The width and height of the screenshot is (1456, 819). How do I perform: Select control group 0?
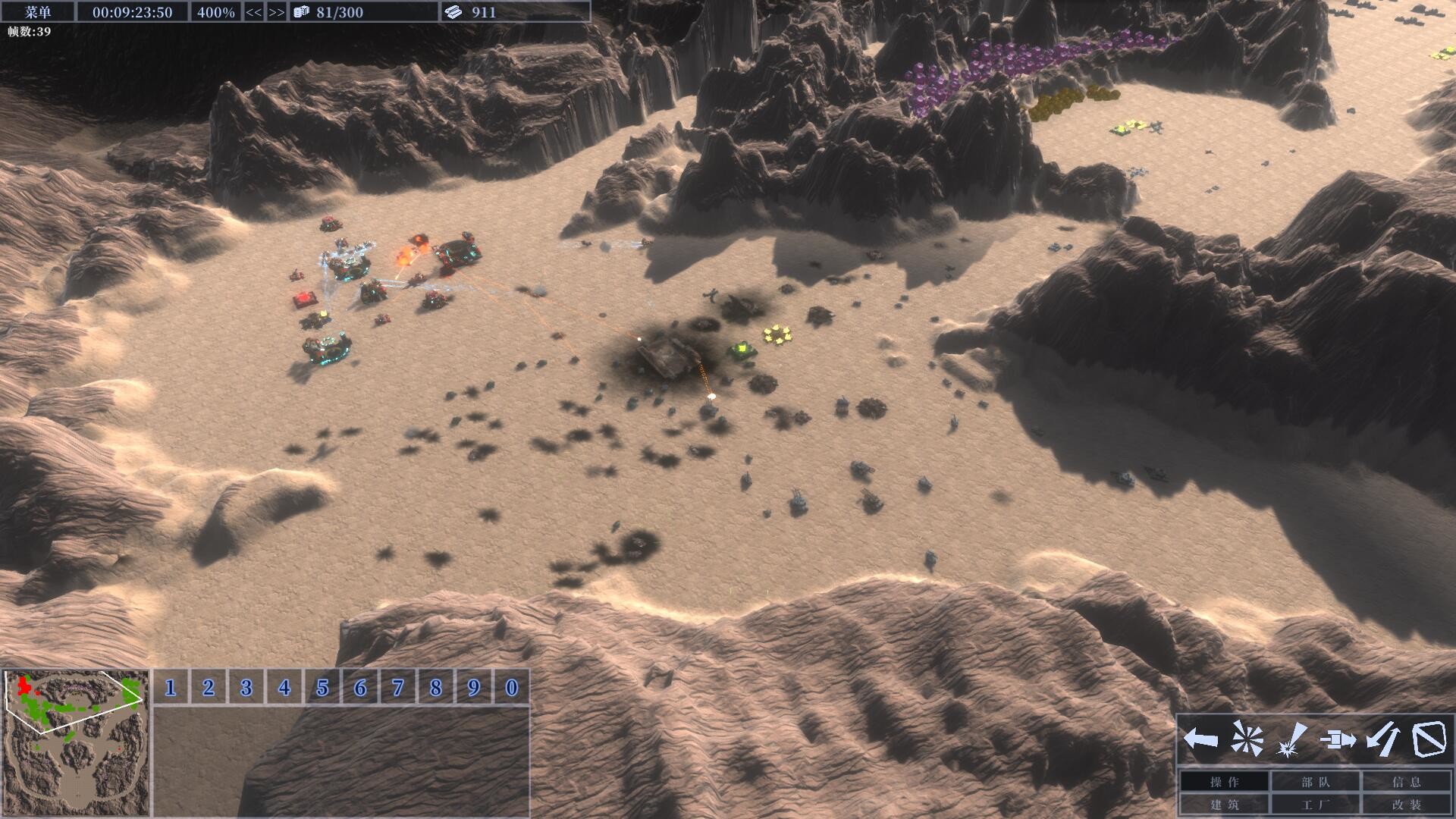[x=512, y=688]
